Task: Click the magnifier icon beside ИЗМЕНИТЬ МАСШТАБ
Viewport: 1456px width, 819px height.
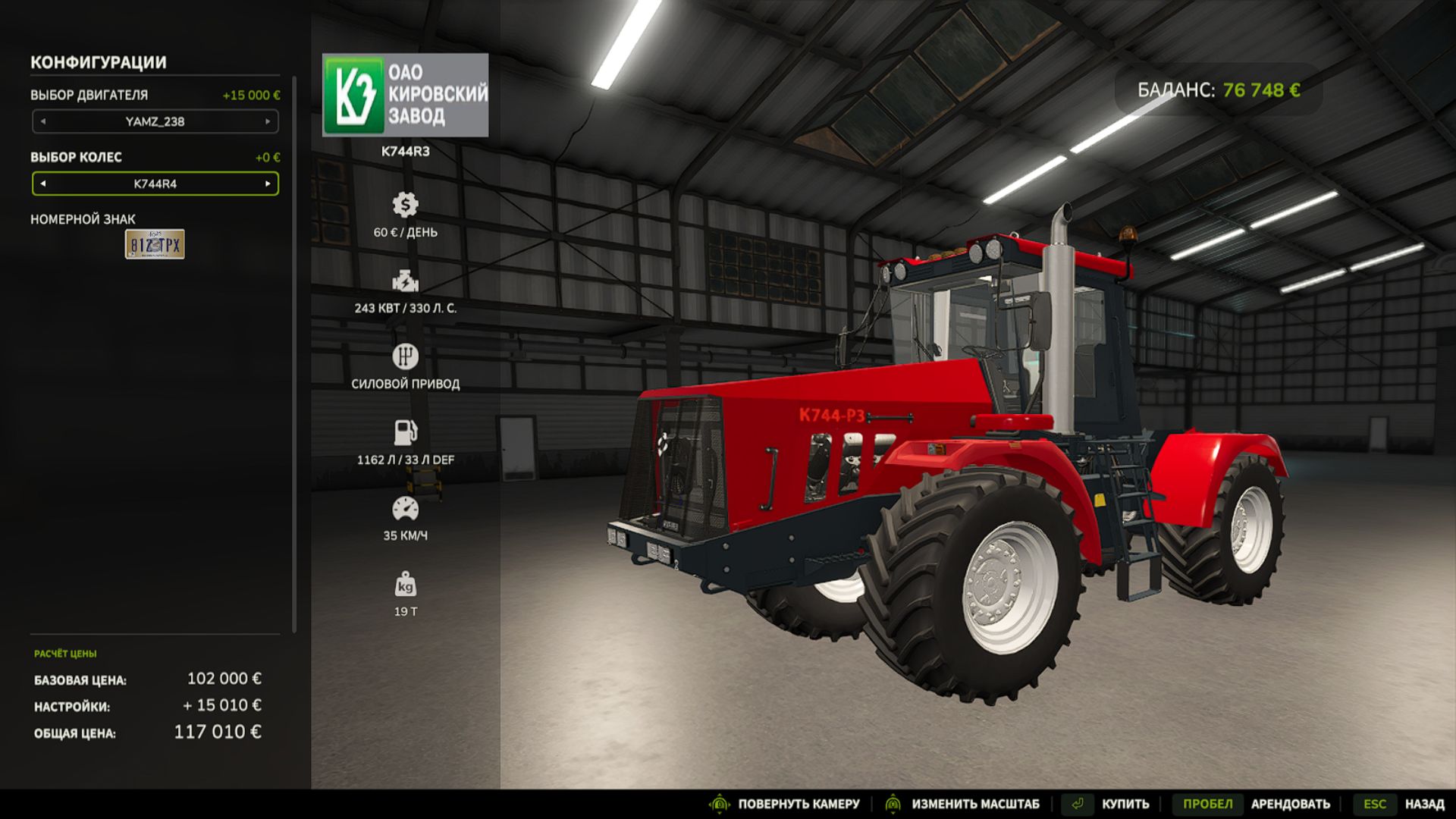Action: click(893, 803)
